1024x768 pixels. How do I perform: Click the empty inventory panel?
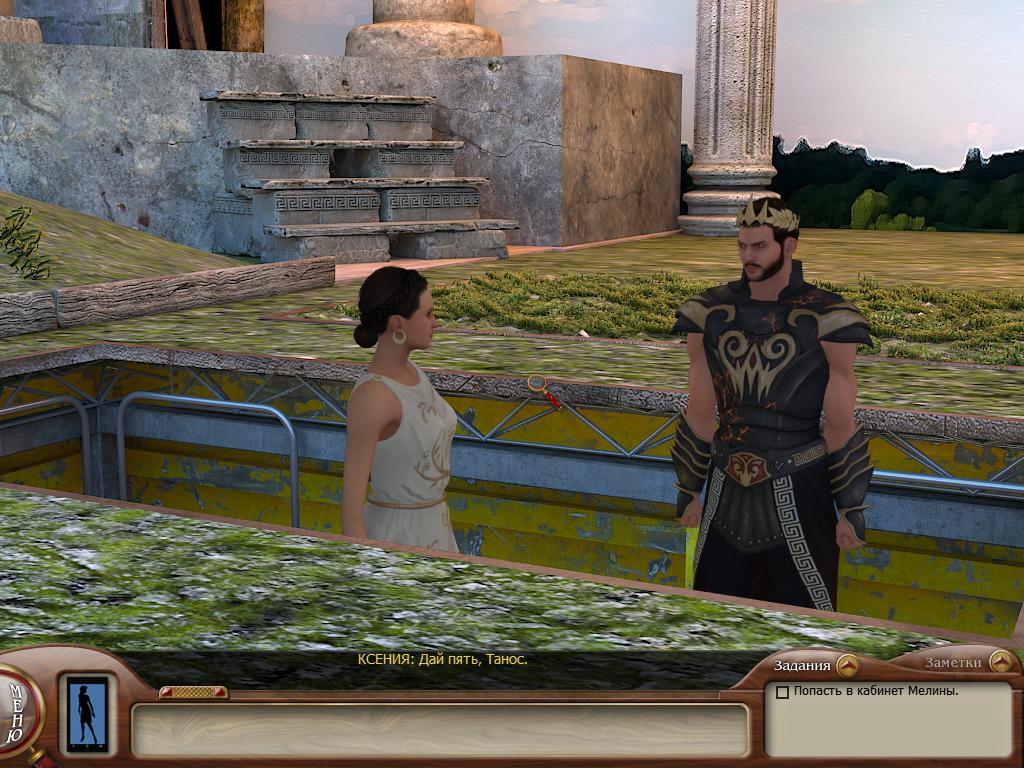[x=440, y=730]
